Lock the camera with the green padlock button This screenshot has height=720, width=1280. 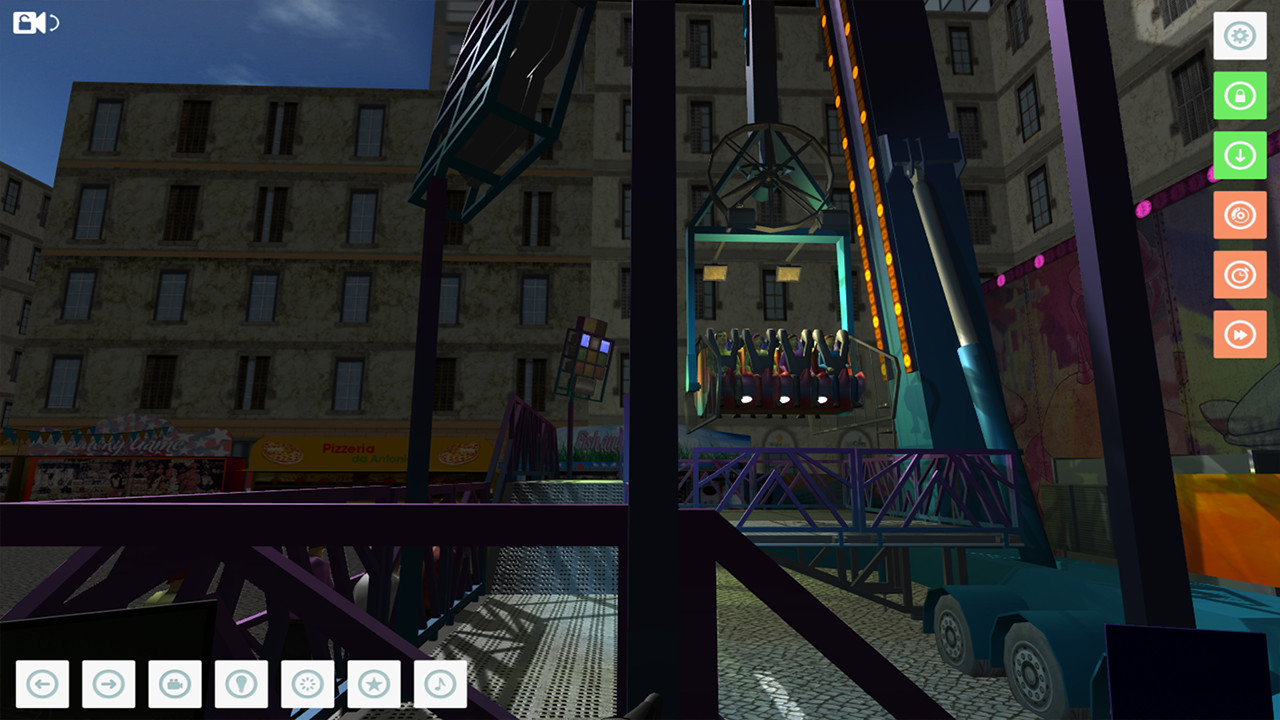point(1240,96)
